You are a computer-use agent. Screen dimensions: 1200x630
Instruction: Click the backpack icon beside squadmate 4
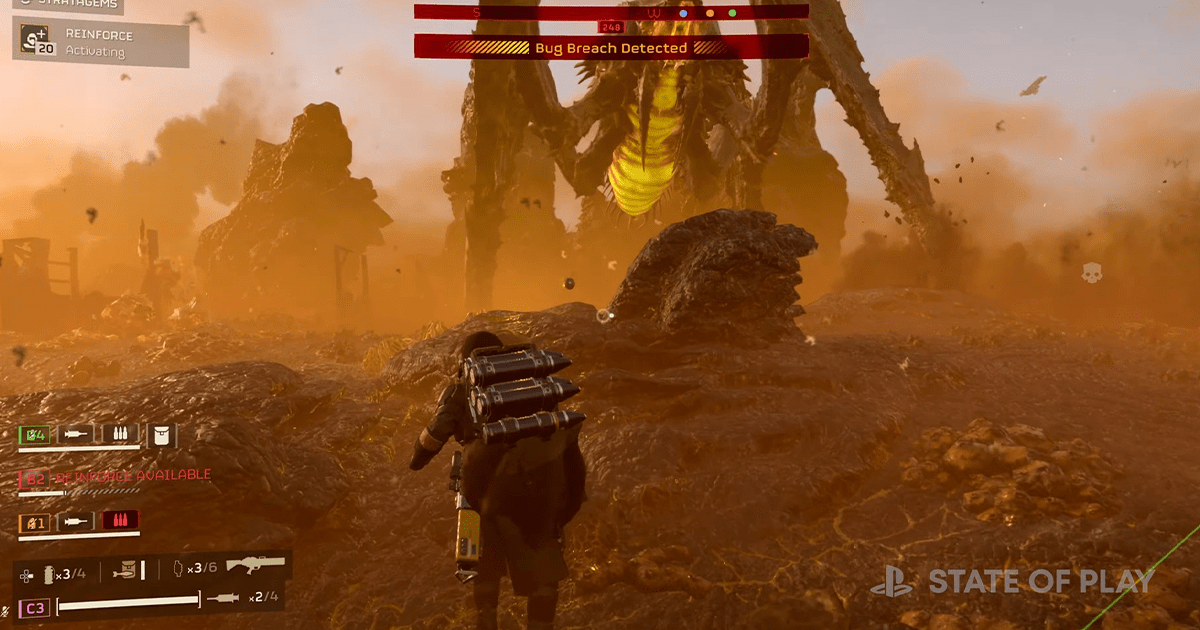(161, 434)
